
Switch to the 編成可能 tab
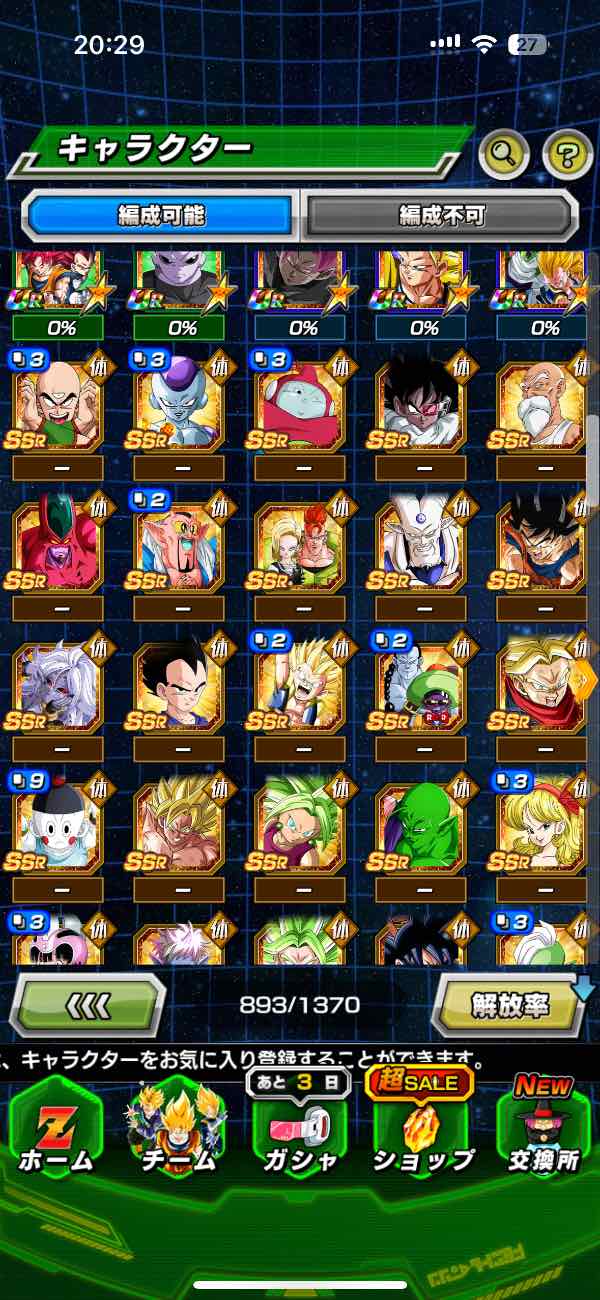tap(160, 215)
